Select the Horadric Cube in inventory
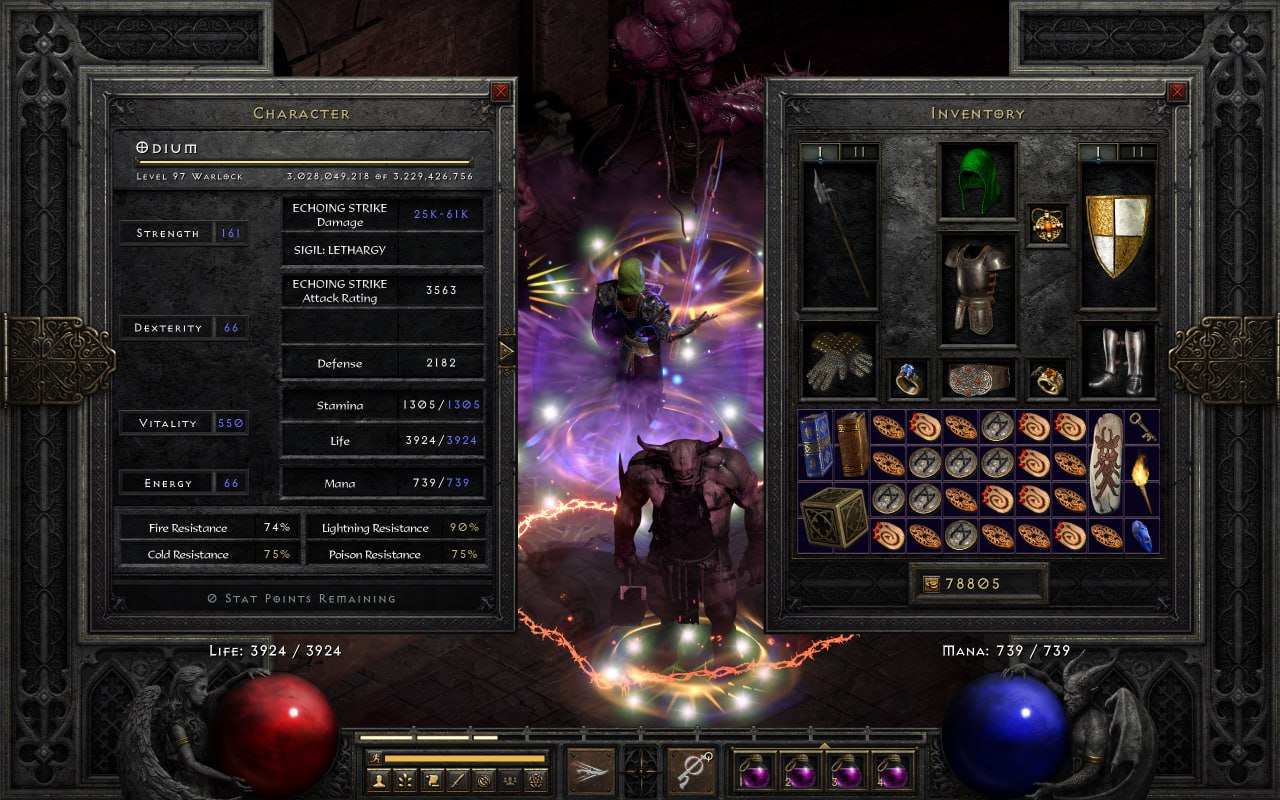Image resolution: width=1280 pixels, height=800 pixels. (x=834, y=516)
